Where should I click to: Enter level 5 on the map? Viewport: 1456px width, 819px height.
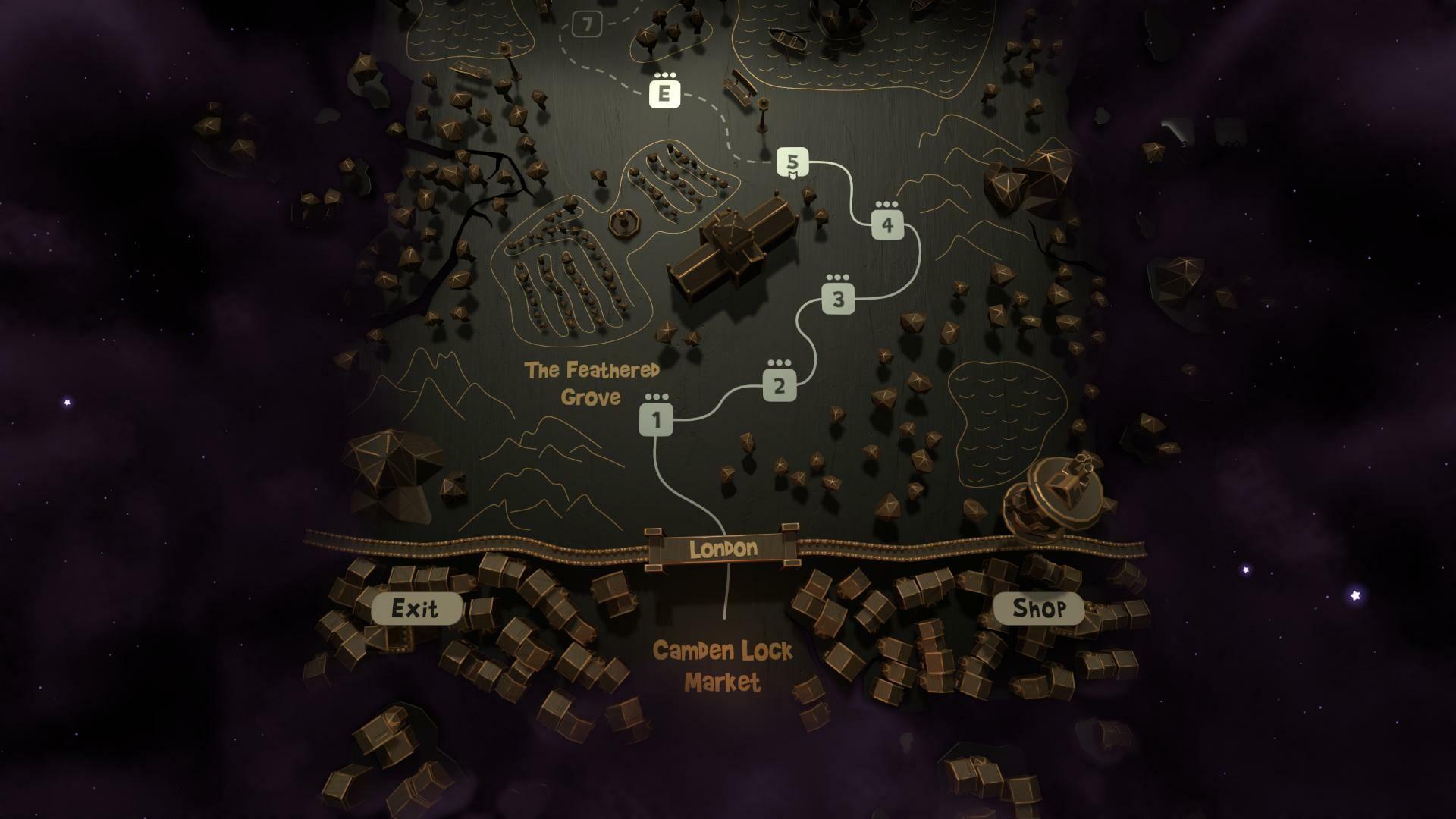click(x=792, y=162)
